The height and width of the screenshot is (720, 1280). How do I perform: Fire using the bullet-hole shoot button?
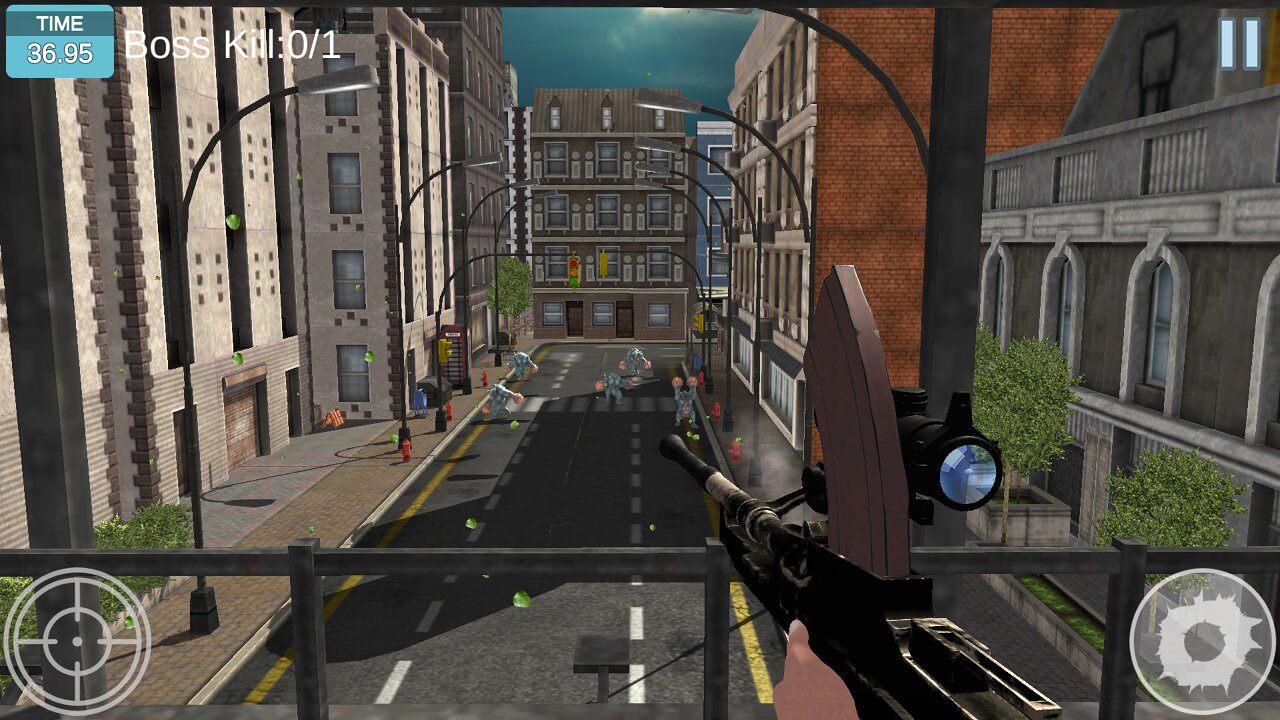[1201, 642]
